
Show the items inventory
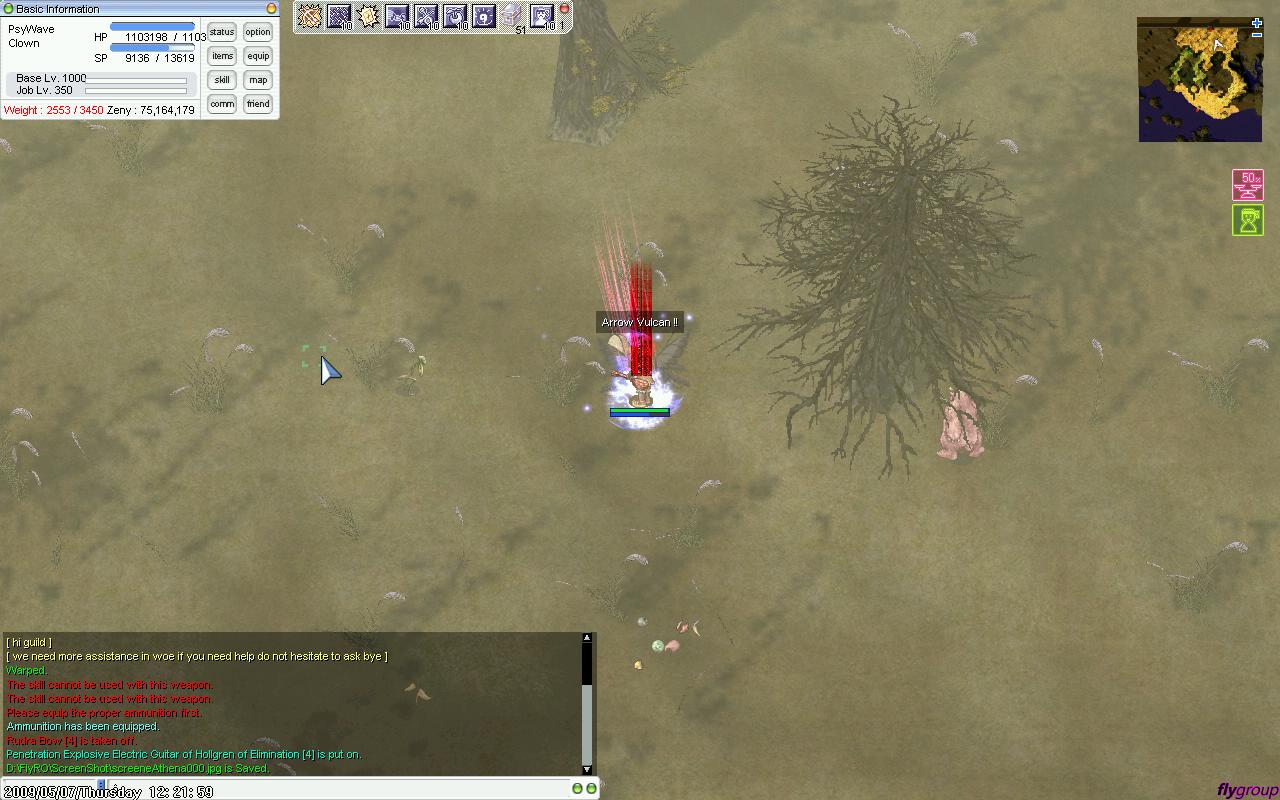coord(222,56)
